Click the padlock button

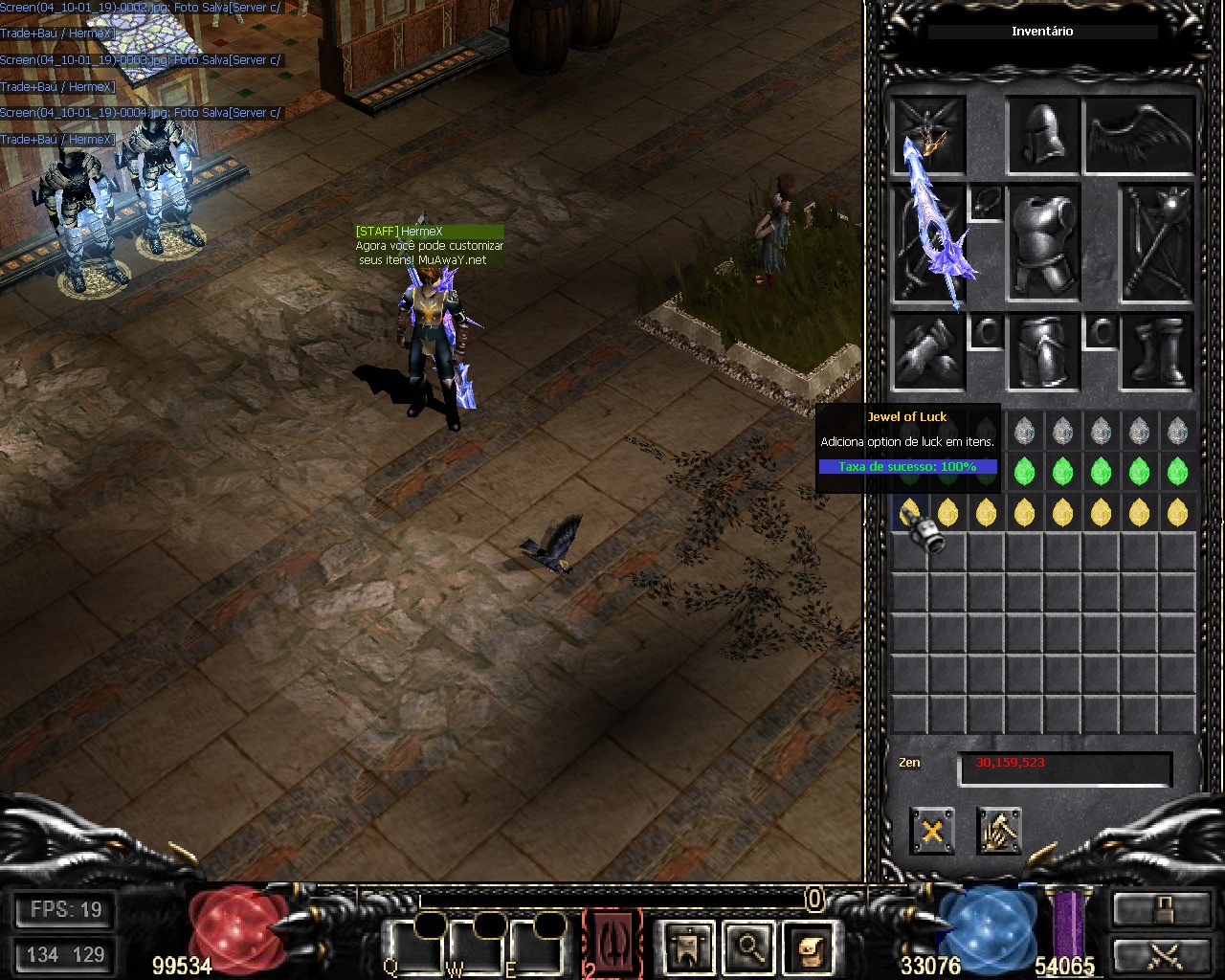pos(1161,909)
